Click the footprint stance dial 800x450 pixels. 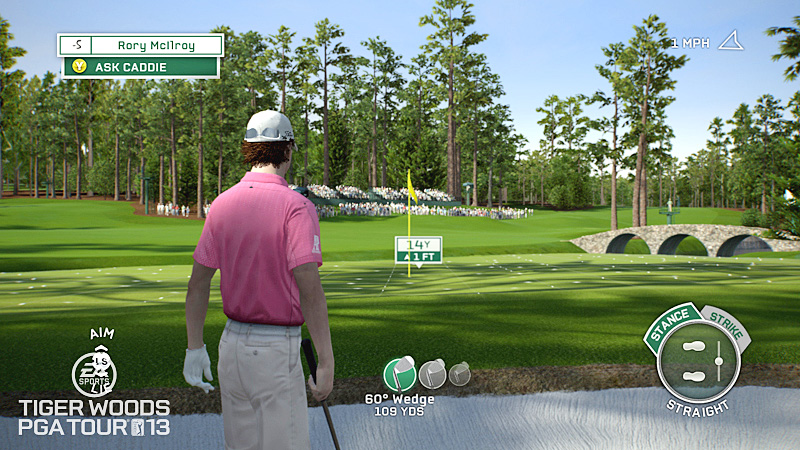698,362
